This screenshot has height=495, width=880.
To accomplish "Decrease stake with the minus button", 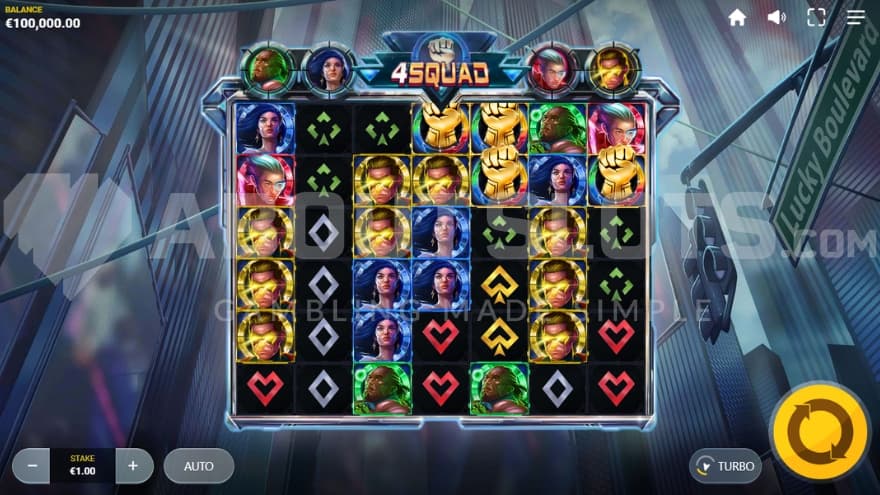I will click(x=32, y=466).
